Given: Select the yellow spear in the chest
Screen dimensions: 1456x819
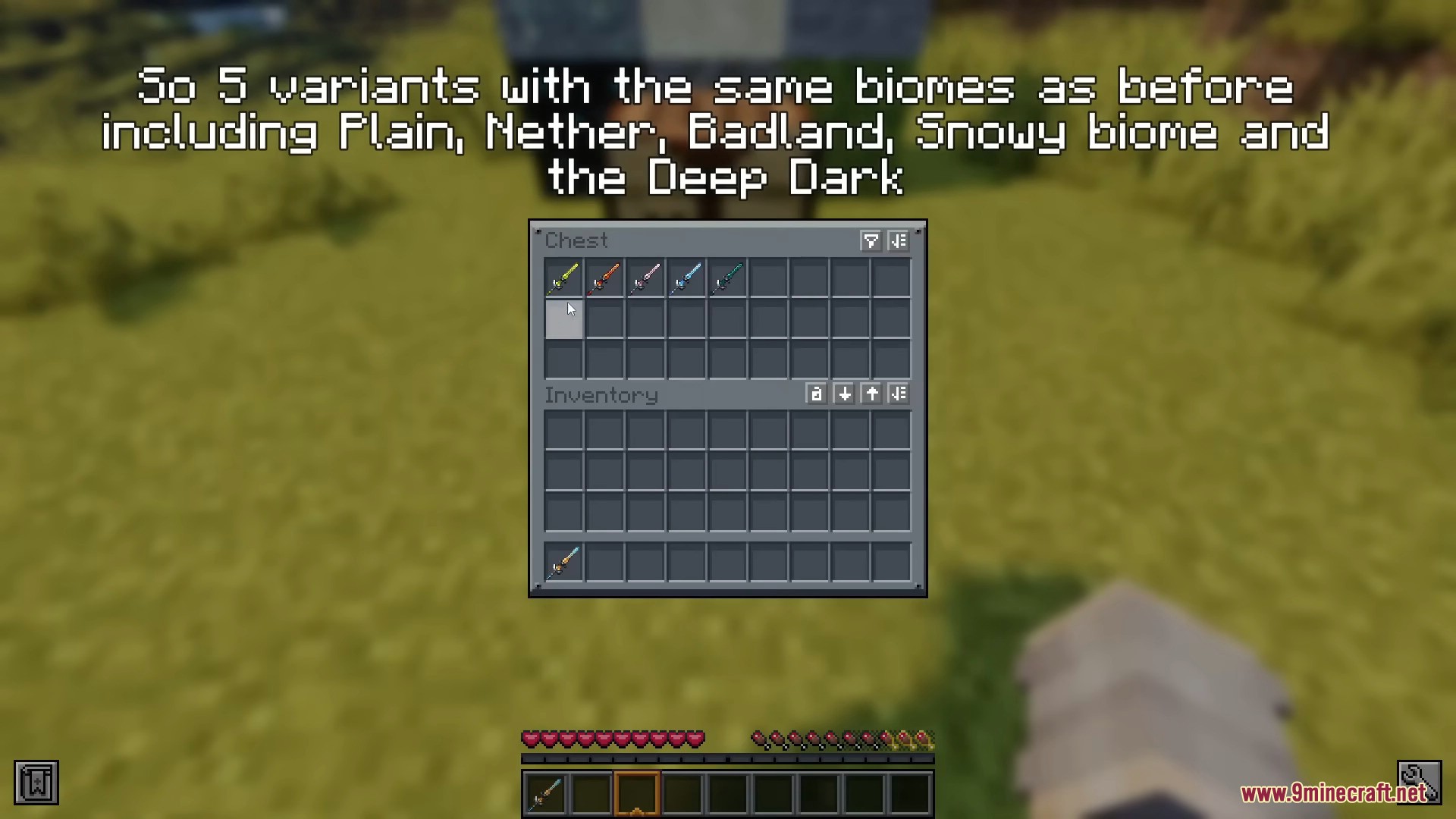Looking at the screenshot, I should [x=563, y=278].
